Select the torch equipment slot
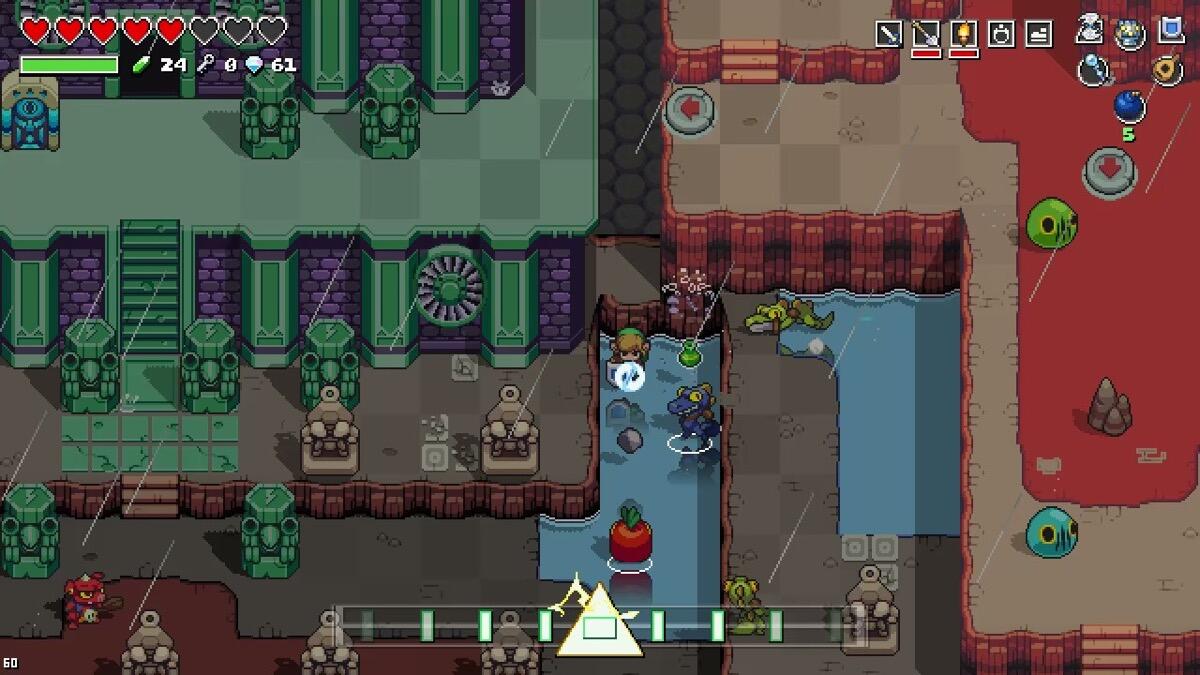This screenshot has height=675, width=1200. [964, 34]
